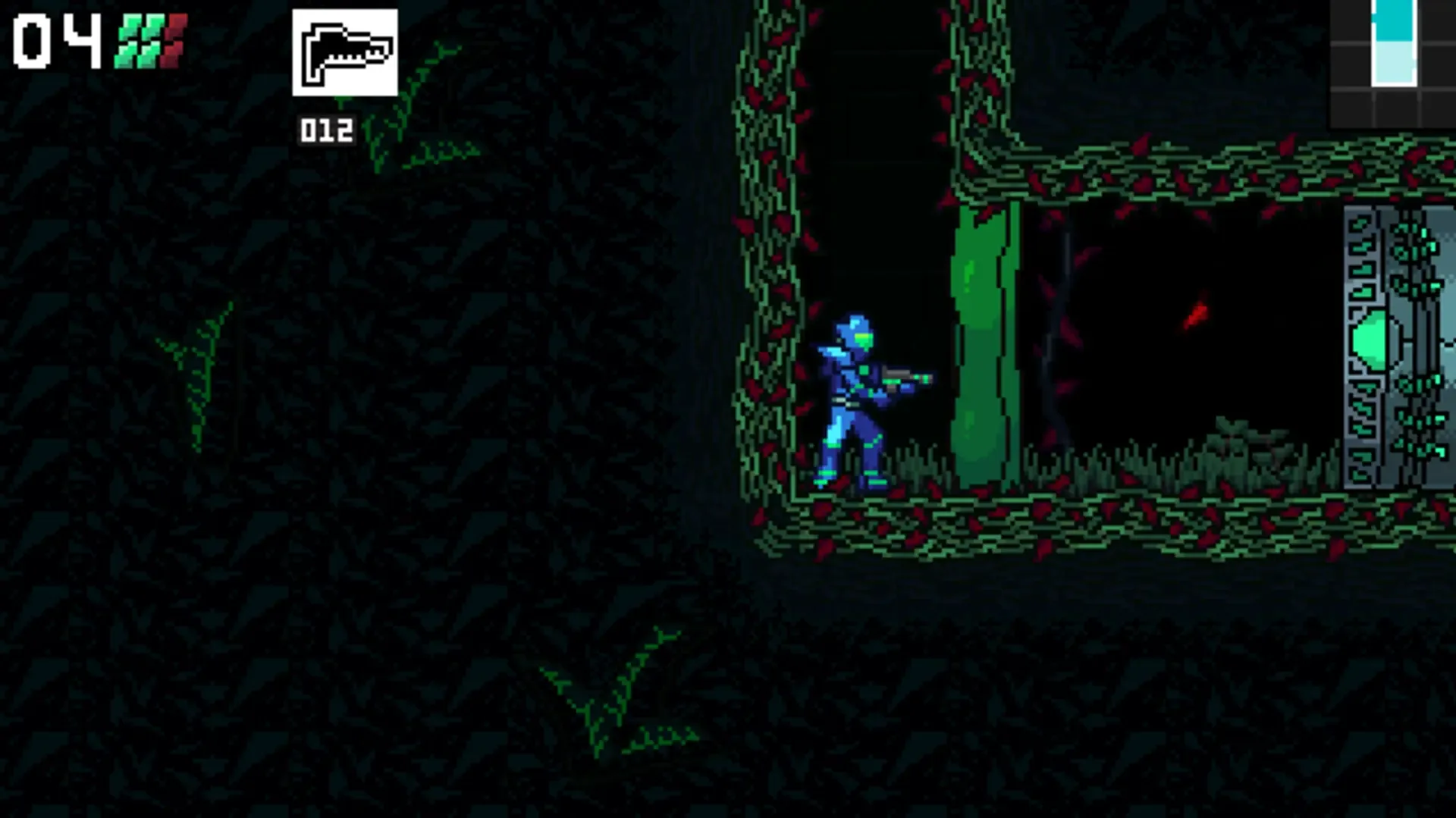Click the tall green pillar beside the player
The height and width of the screenshot is (818, 1456).
pyautogui.click(x=982, y=341)
